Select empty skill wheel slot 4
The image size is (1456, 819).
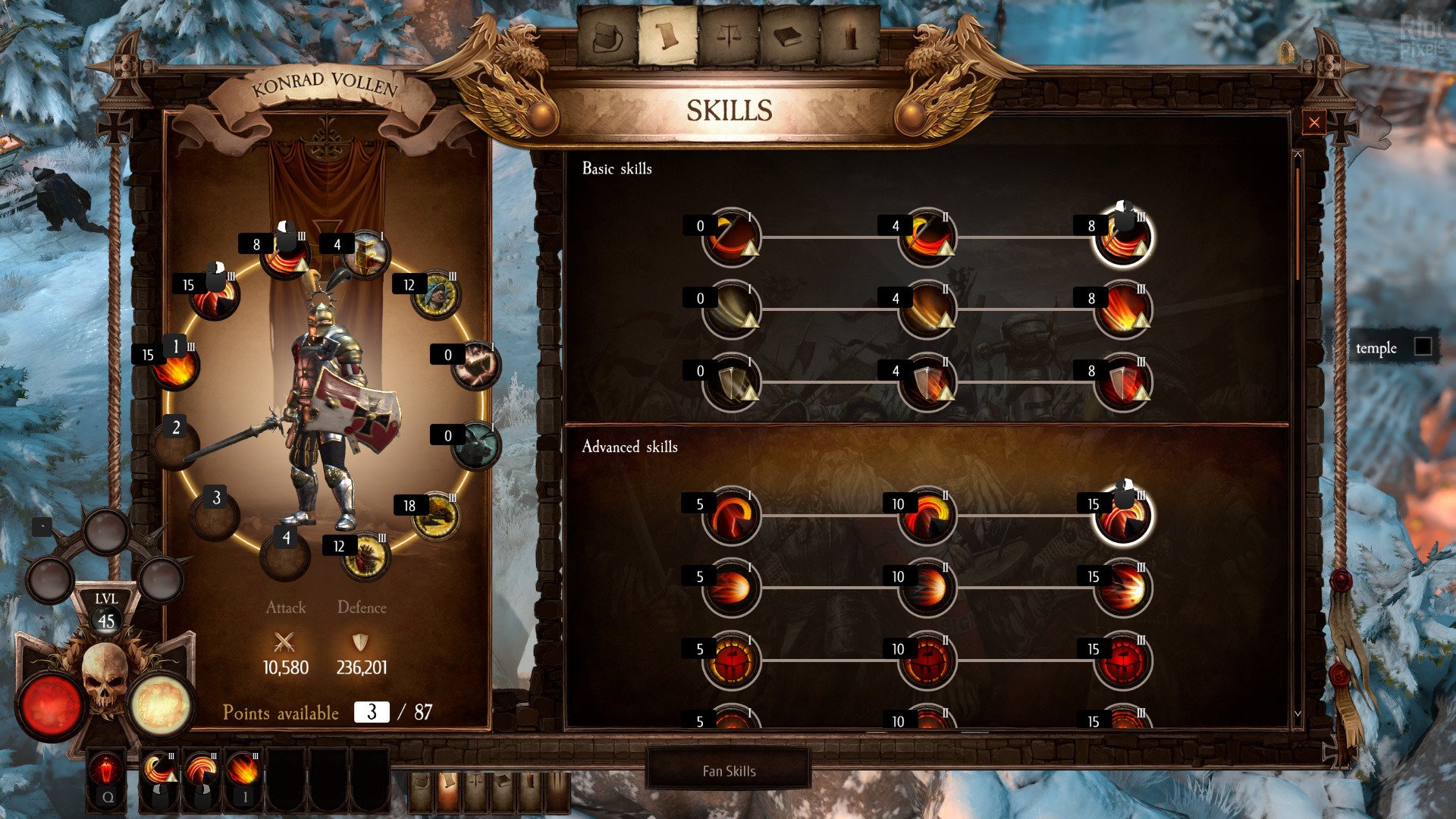tap(284, 556)
